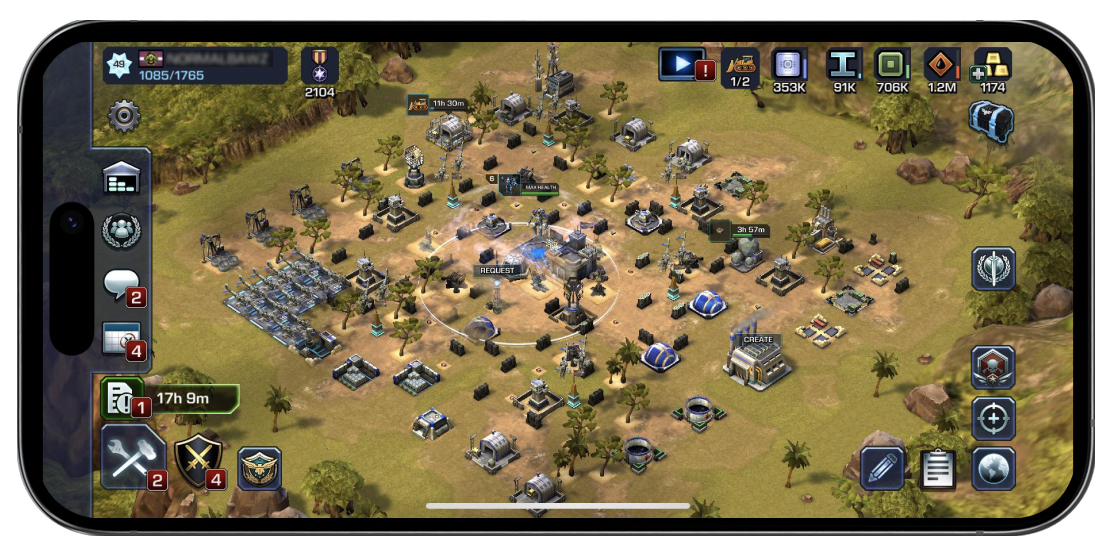The image size is (1111, 555).
Task: Open the alliance members icon
Action: [x=122, y=232]
